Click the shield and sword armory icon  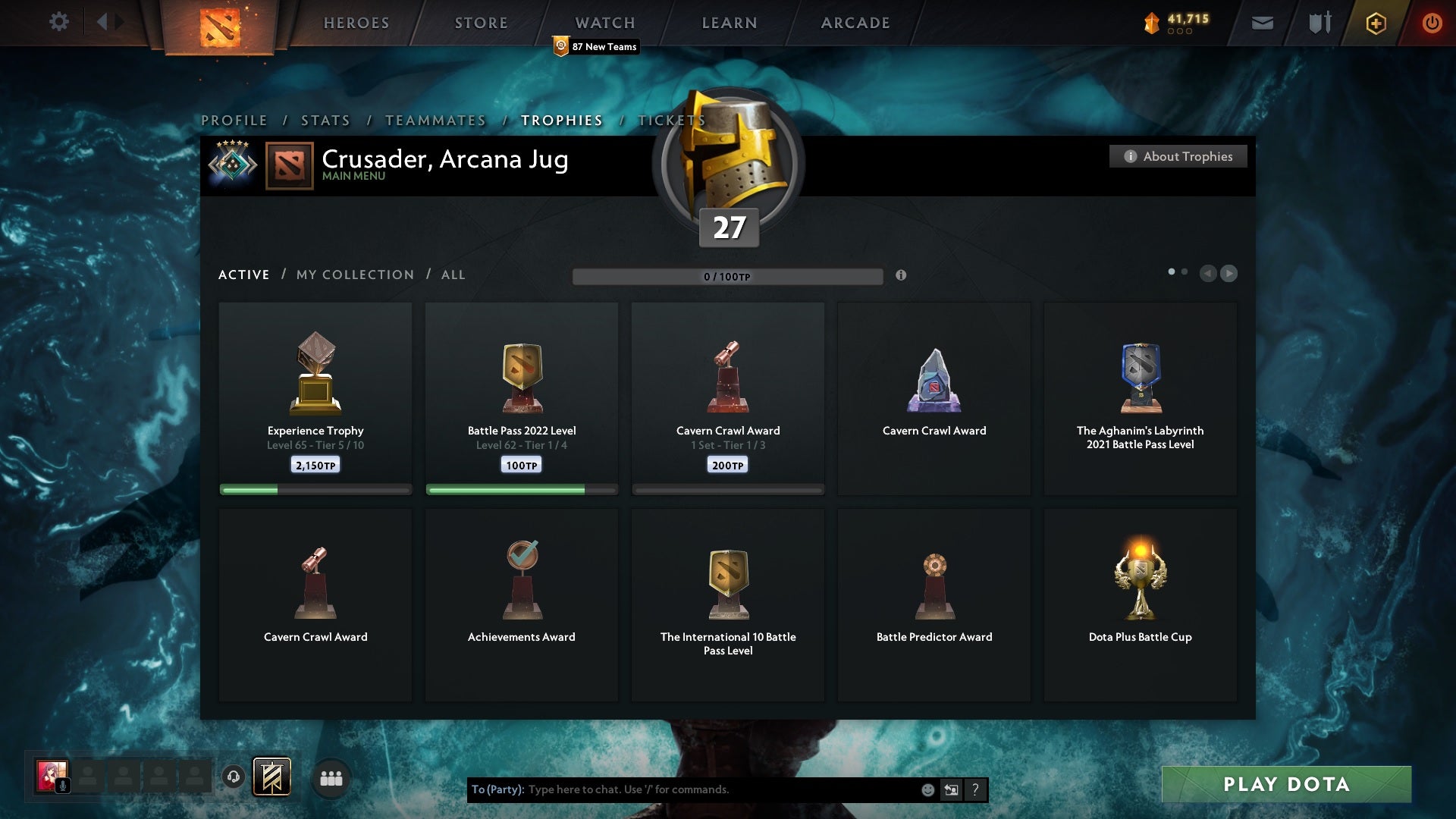point(1319,22)
